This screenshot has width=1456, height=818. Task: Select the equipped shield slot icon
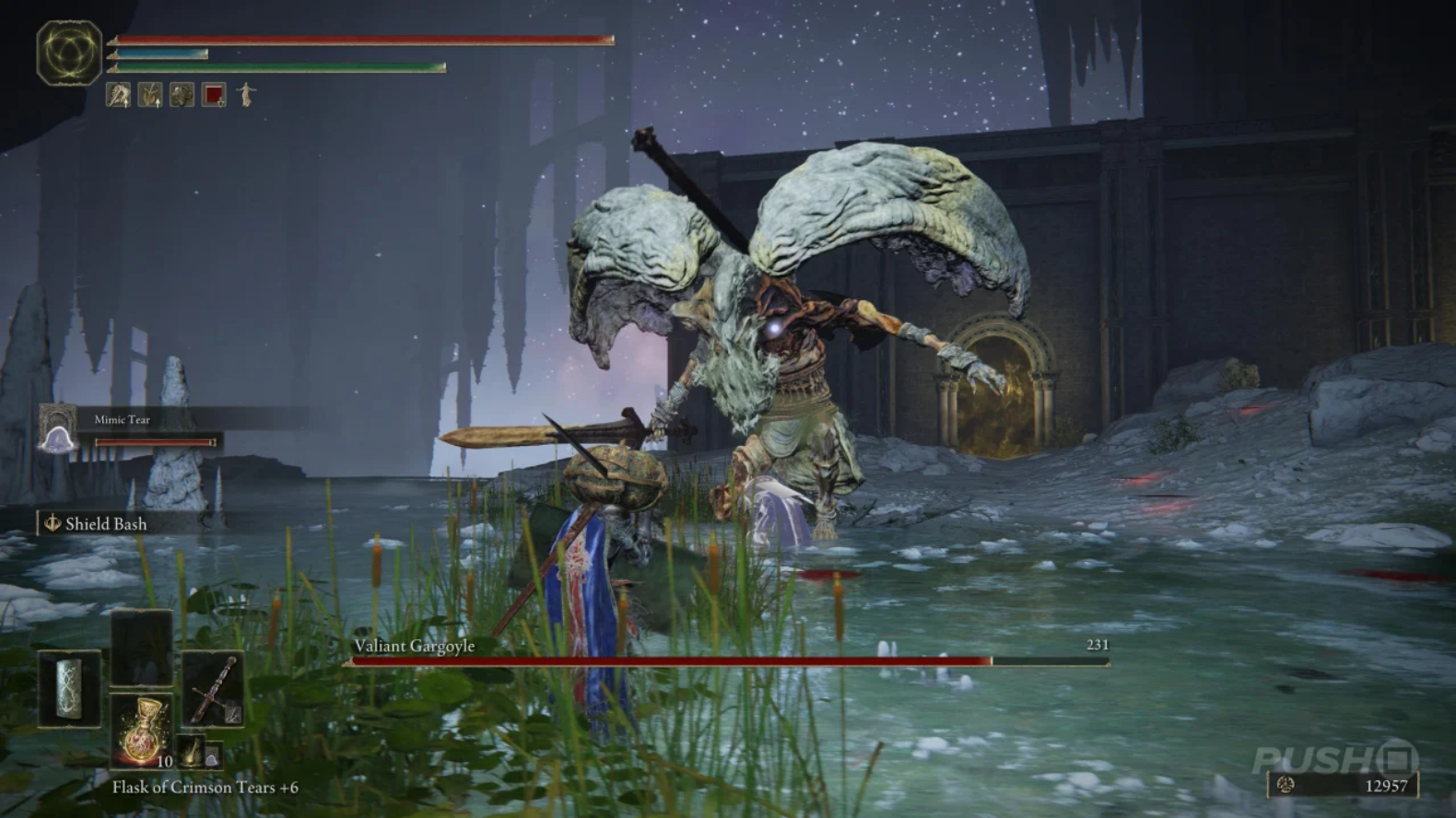coord(69,689)
